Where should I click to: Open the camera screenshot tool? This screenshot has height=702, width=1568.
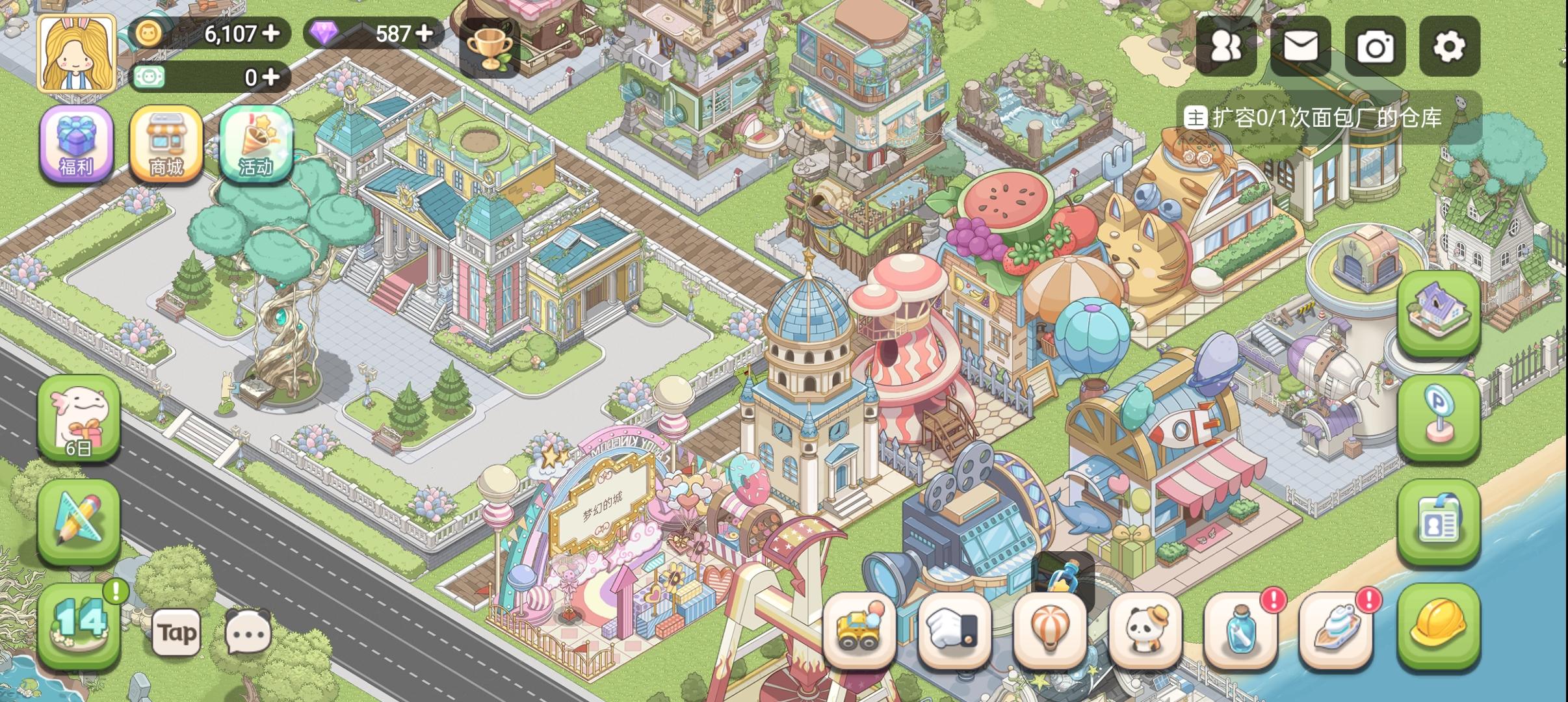click(x=1376, y=47)
